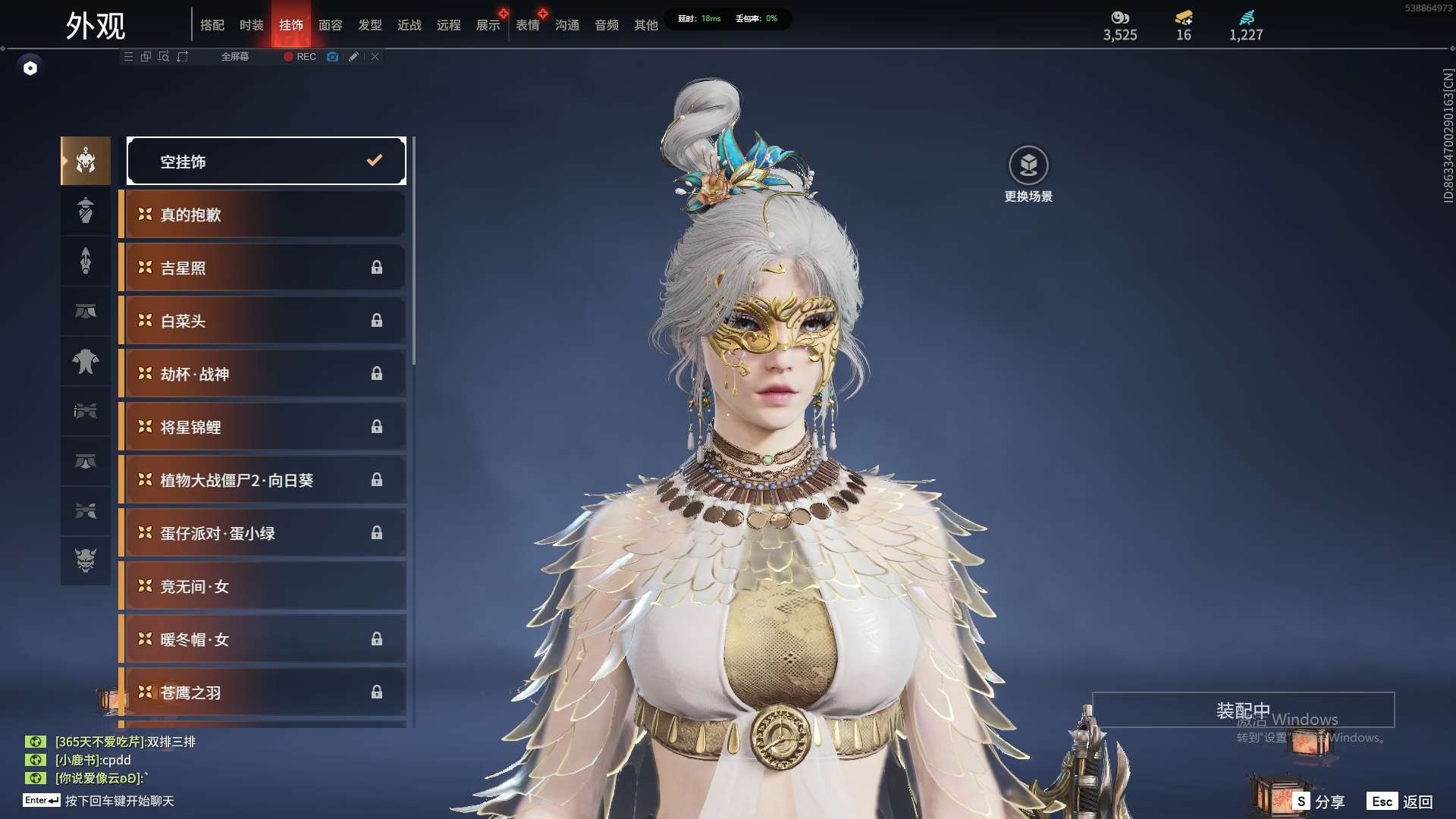Open the 表情 category tab

pyautogui.click(x=527, y=25)
